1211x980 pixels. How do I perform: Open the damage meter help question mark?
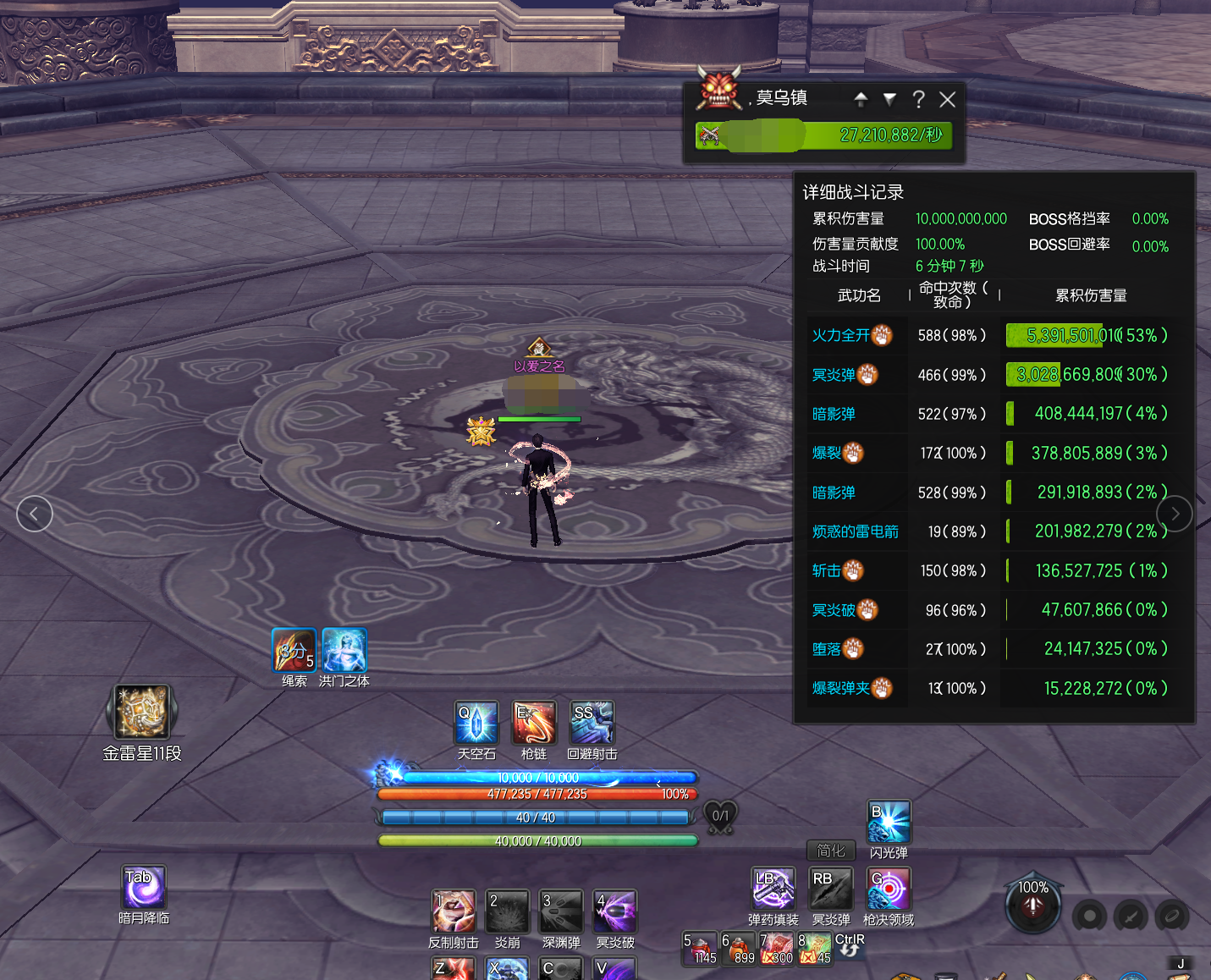point(918,100)
